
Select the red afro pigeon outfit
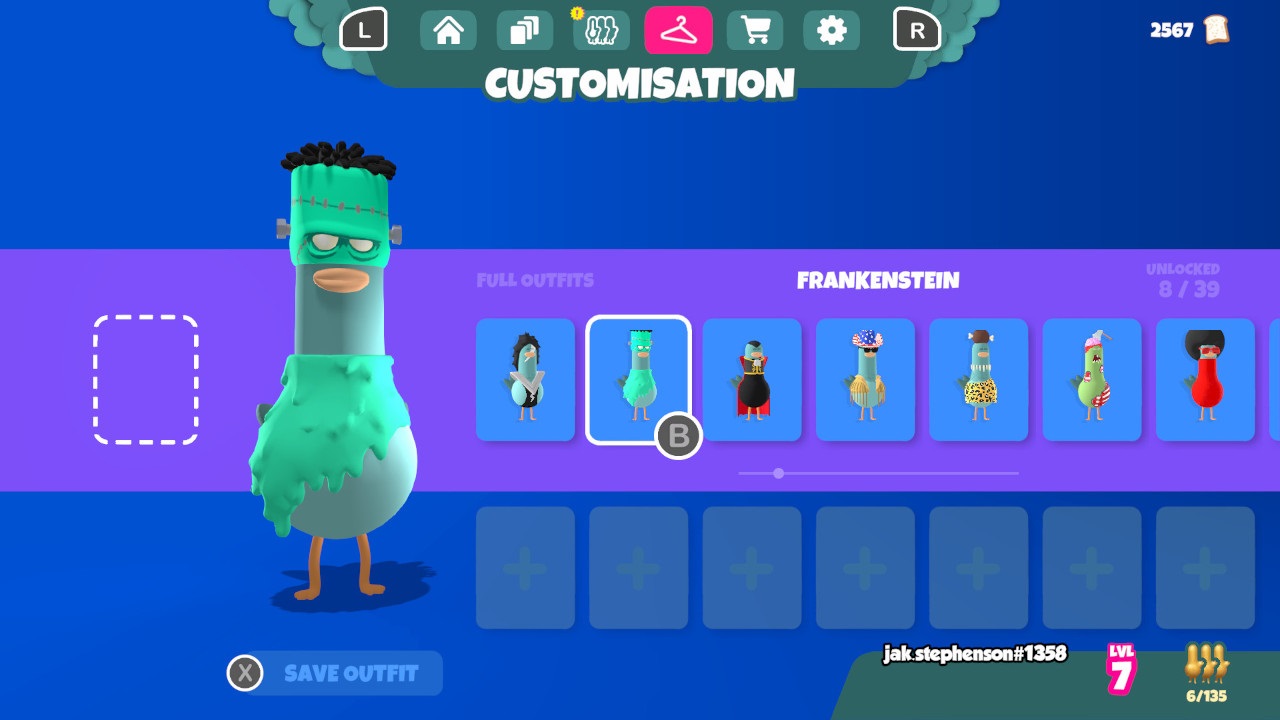point(1205,380)
